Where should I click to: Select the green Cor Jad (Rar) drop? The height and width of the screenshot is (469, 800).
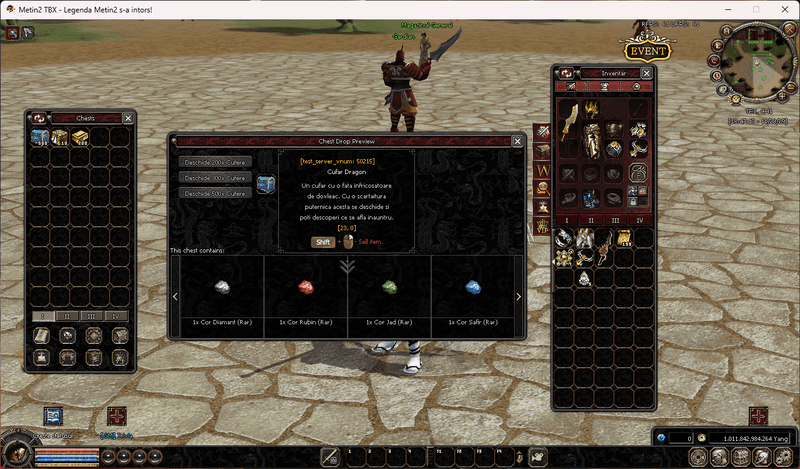[x=390, y=287]
